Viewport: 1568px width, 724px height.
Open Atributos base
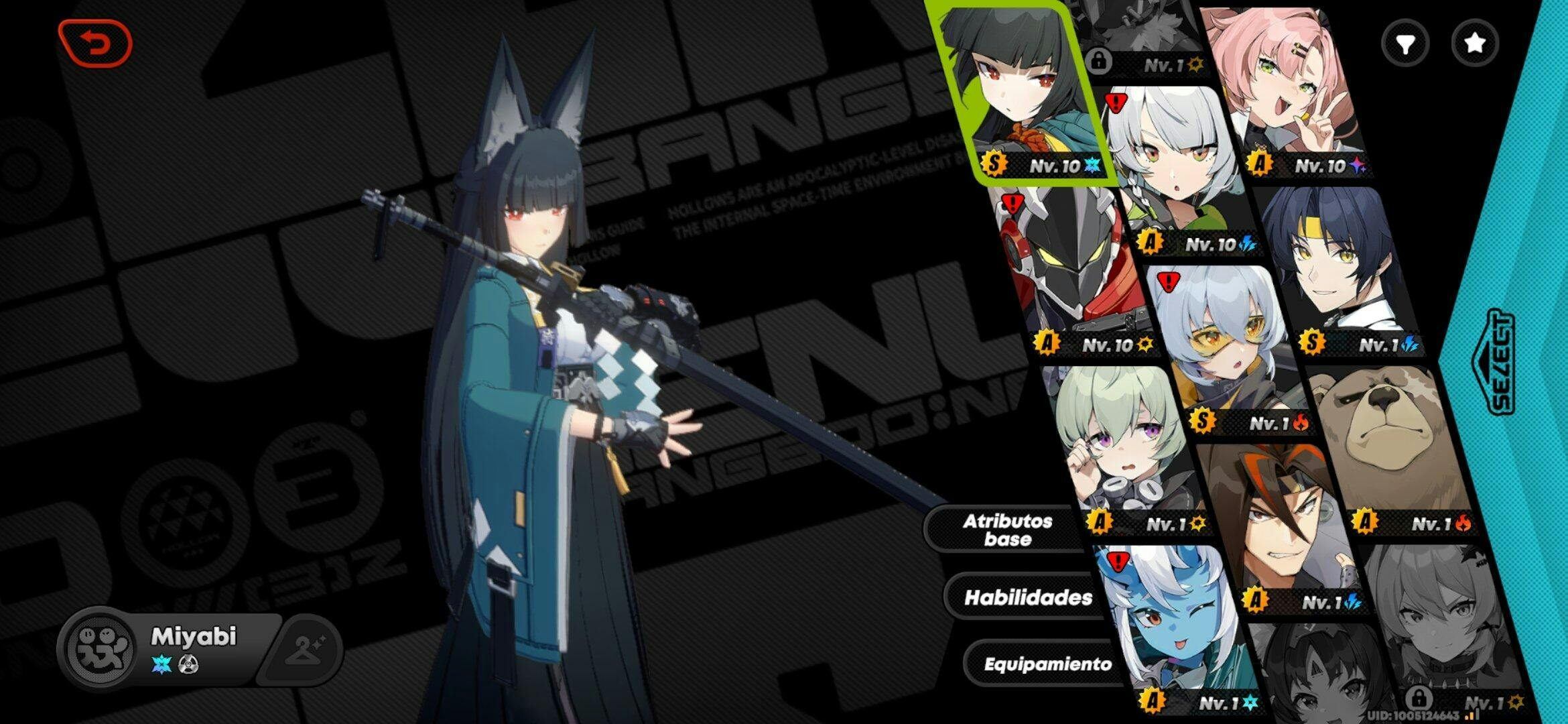tap(1007, 530)
